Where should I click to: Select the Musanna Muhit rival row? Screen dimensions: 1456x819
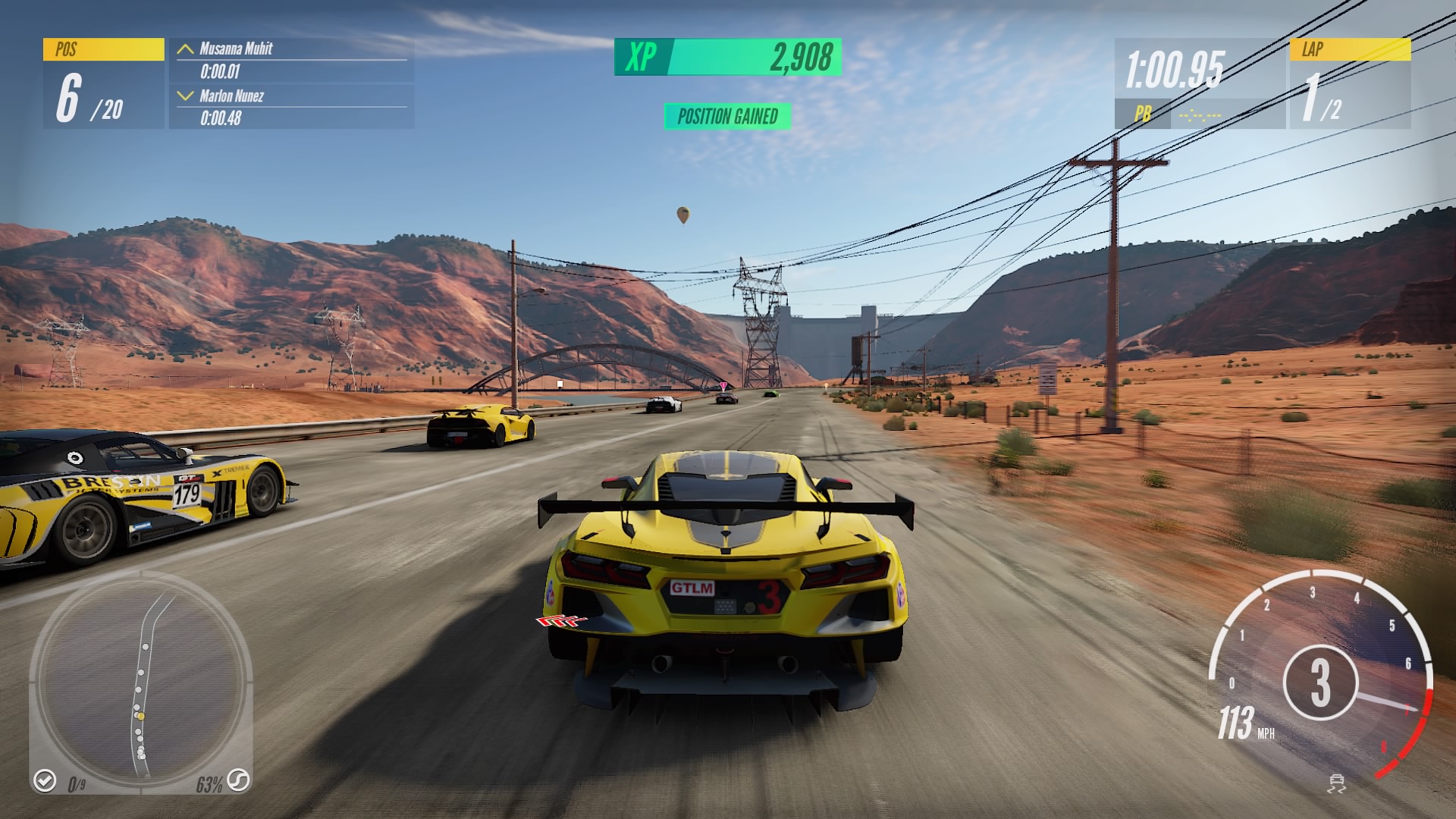291,60
